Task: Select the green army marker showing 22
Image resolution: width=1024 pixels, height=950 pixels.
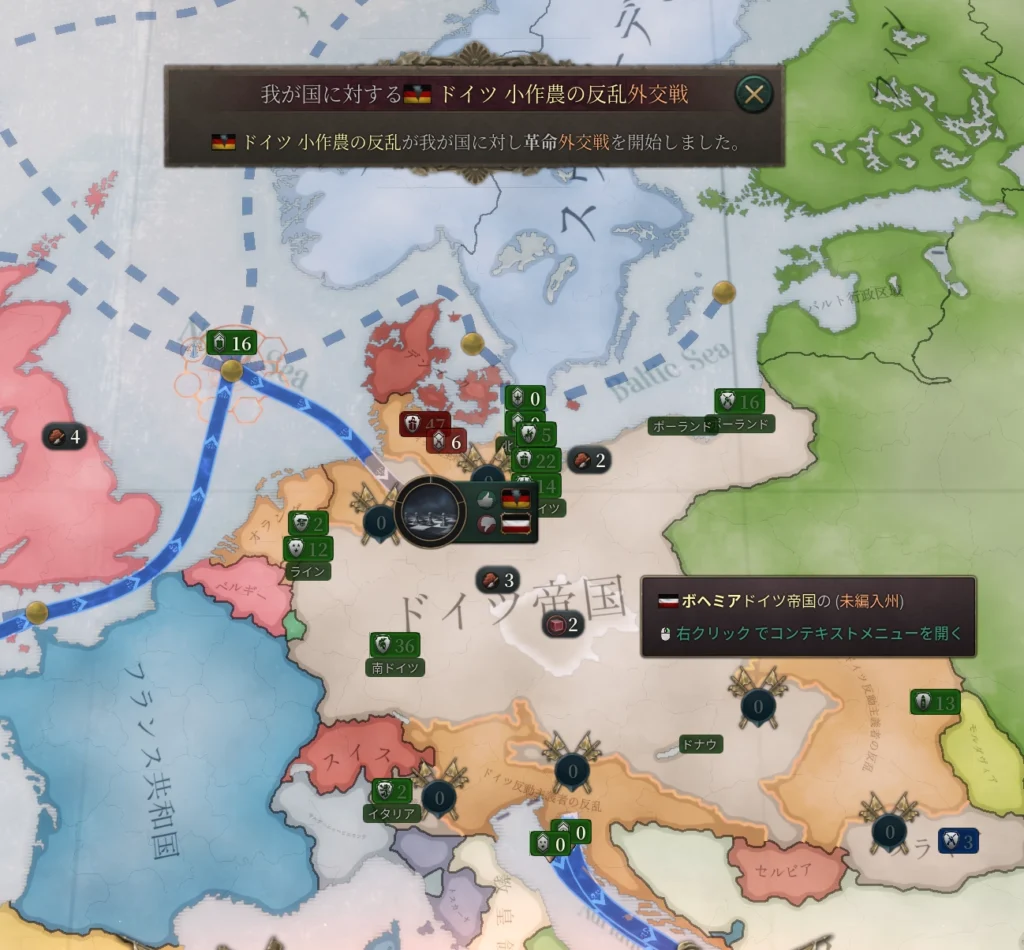Action: click(536, 460)
